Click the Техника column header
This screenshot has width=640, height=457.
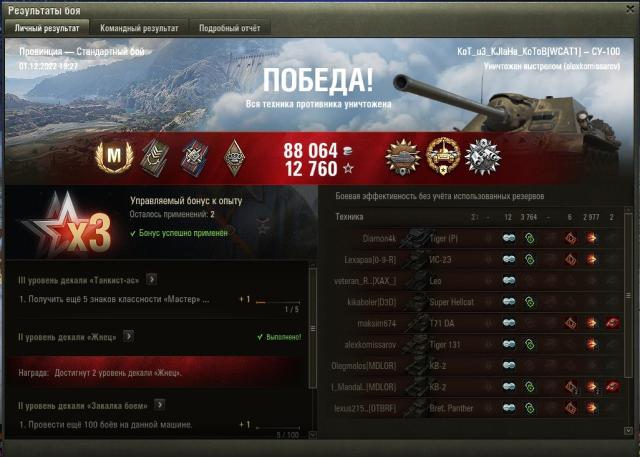349,216
